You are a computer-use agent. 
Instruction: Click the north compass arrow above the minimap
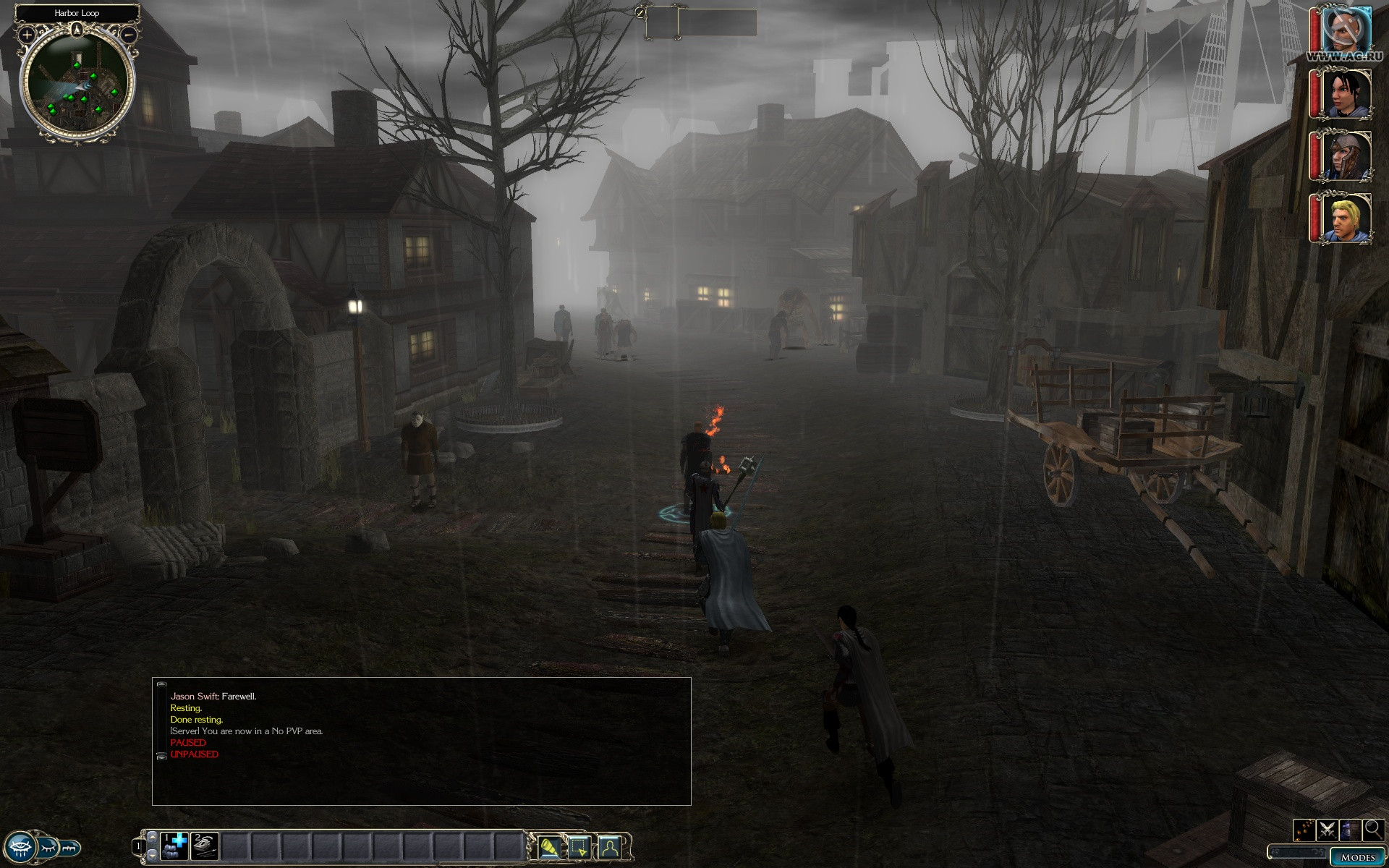tap(77, 30)
